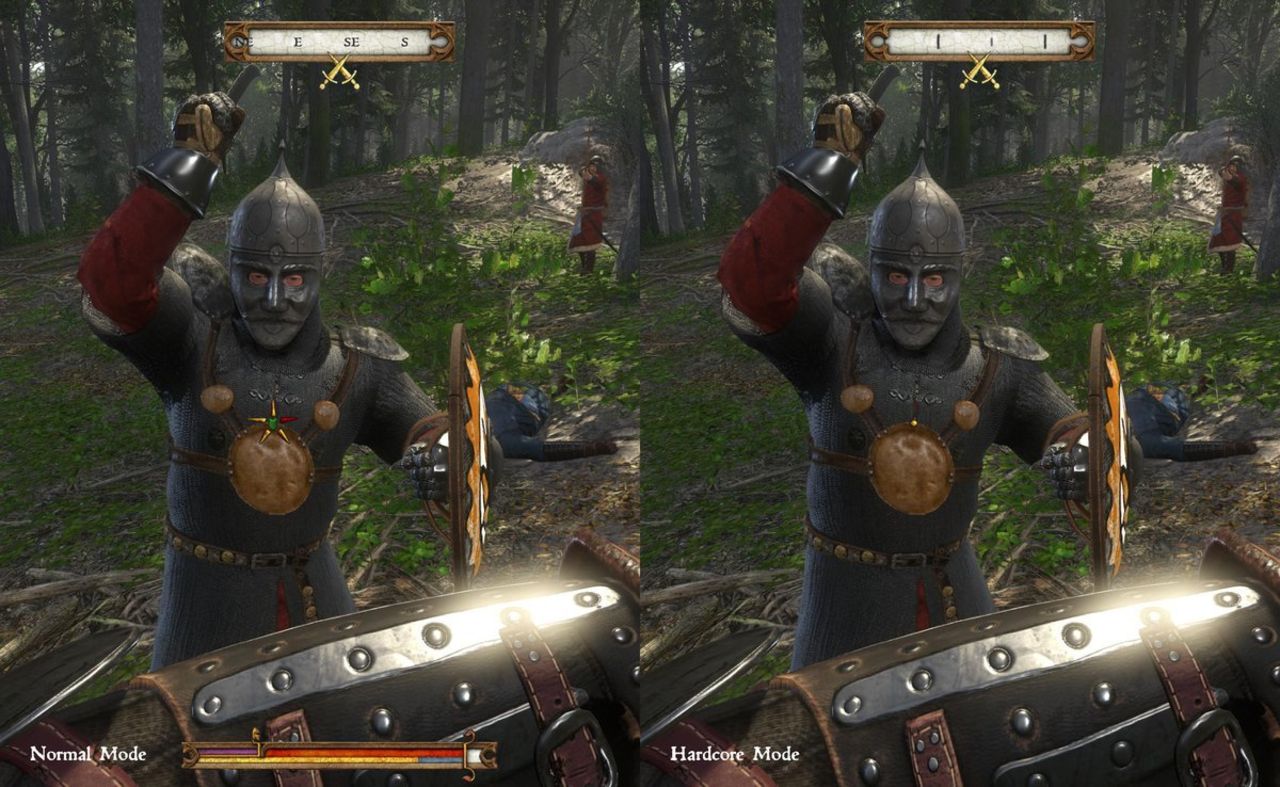
Task: Click the crossed swords combat indicator below Hardcore Mode compass
Action: pos(978,69)
